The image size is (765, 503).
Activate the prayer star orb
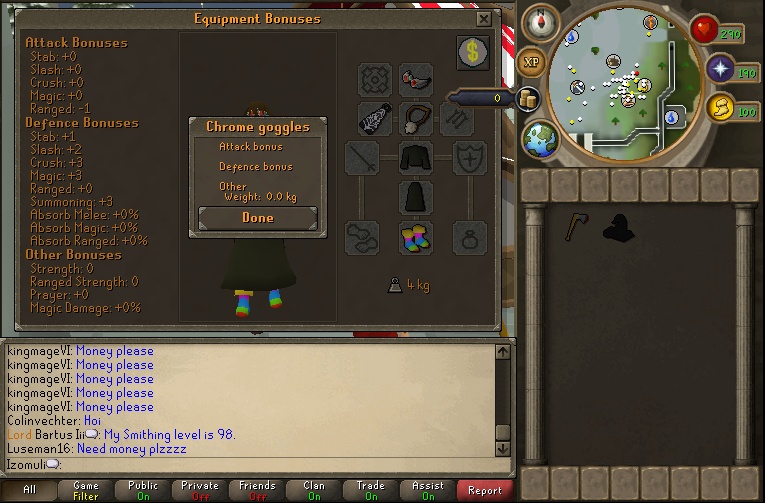click(x=720, y=68)
